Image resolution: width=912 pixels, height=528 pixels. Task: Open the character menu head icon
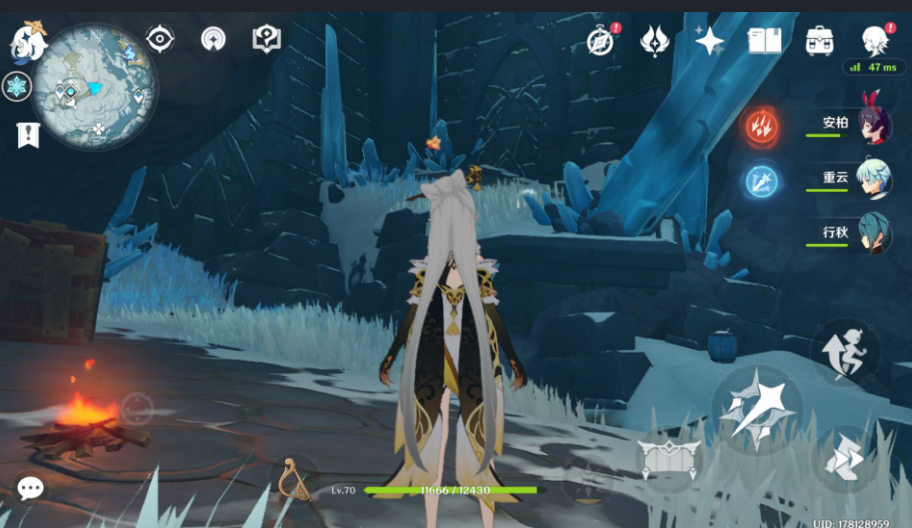[875, 41]
